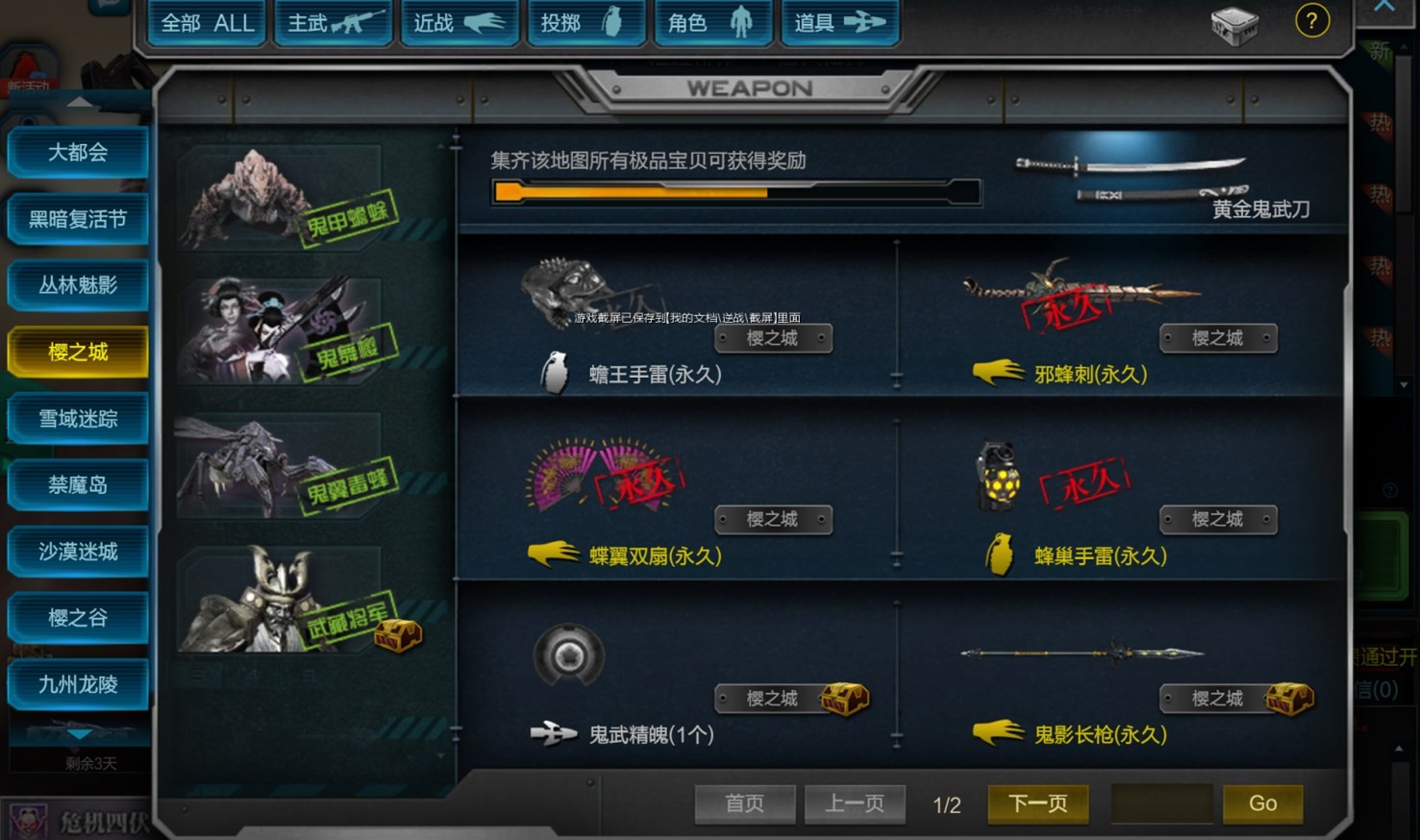Click the yellow question mark help icon
This screenshot has width=1420, height=840.
pos(1312,20)
